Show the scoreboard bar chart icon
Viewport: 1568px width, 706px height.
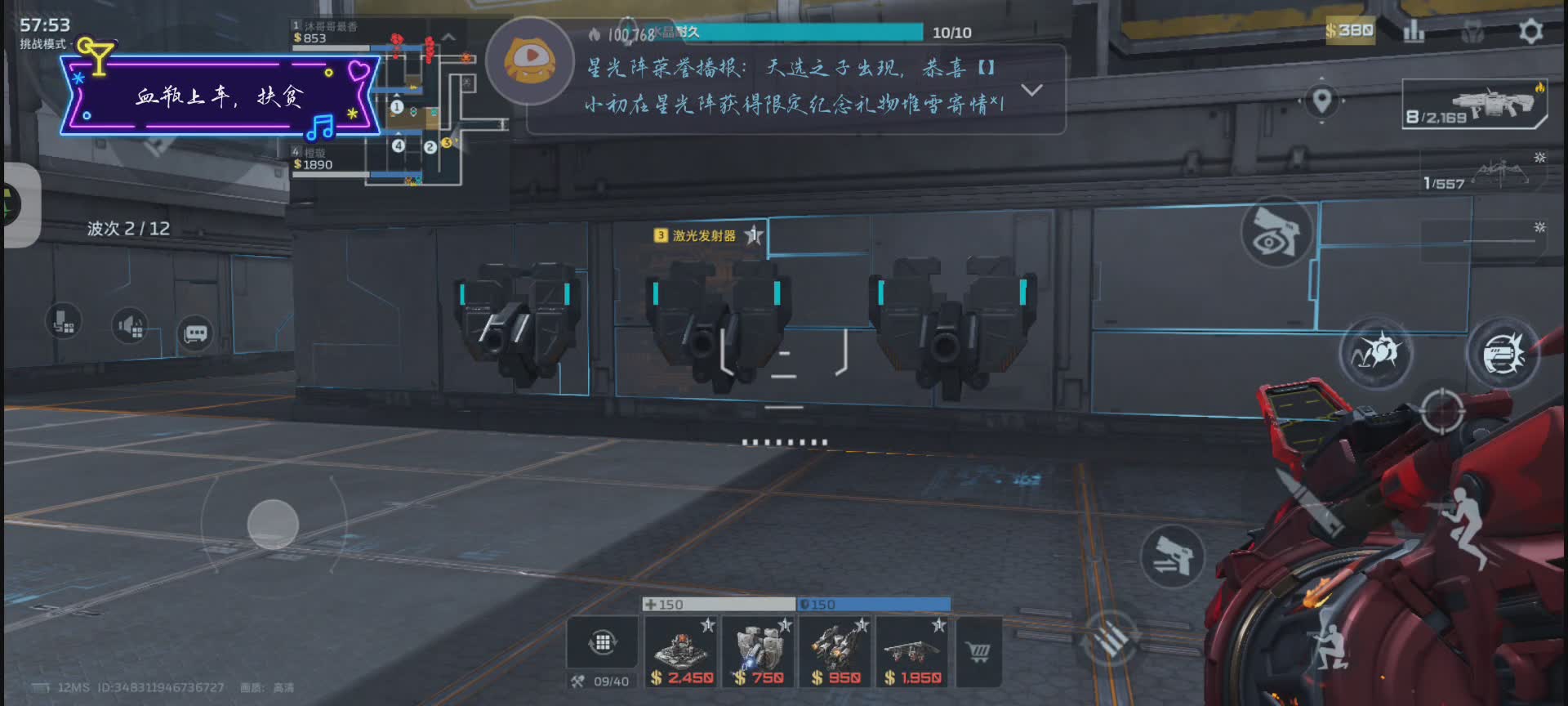[1413, 32]
